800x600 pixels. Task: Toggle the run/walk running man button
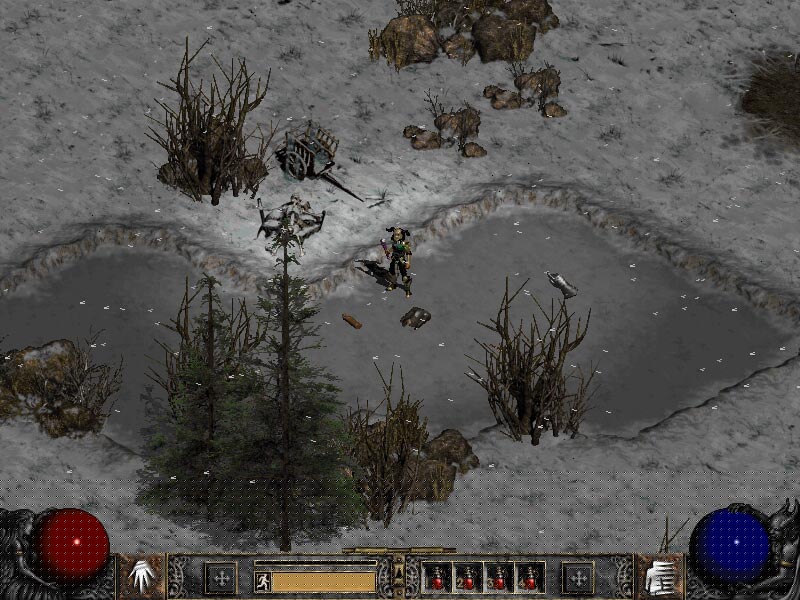[x=263, y=581]
